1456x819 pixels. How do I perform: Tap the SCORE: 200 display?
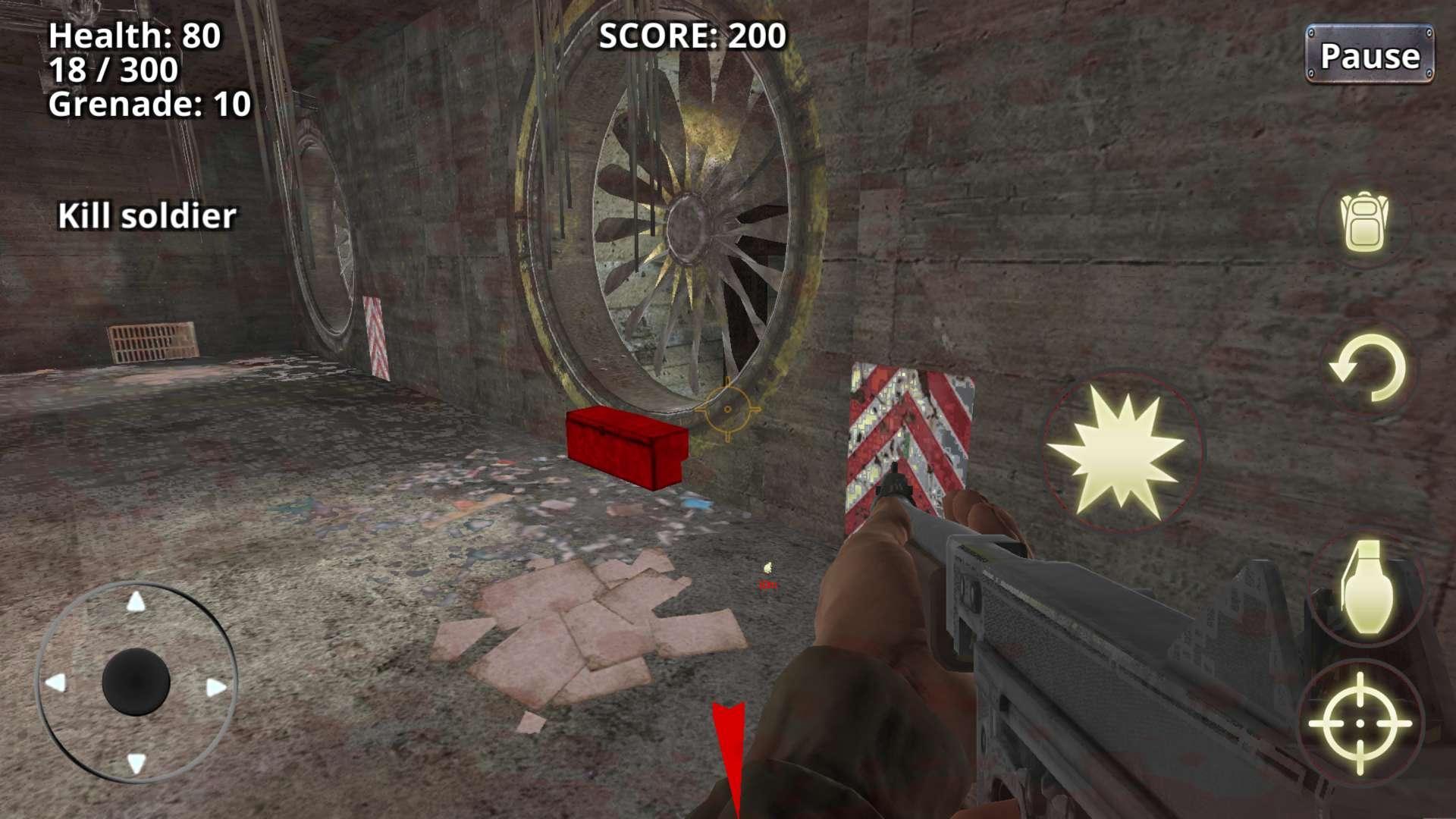692,34
